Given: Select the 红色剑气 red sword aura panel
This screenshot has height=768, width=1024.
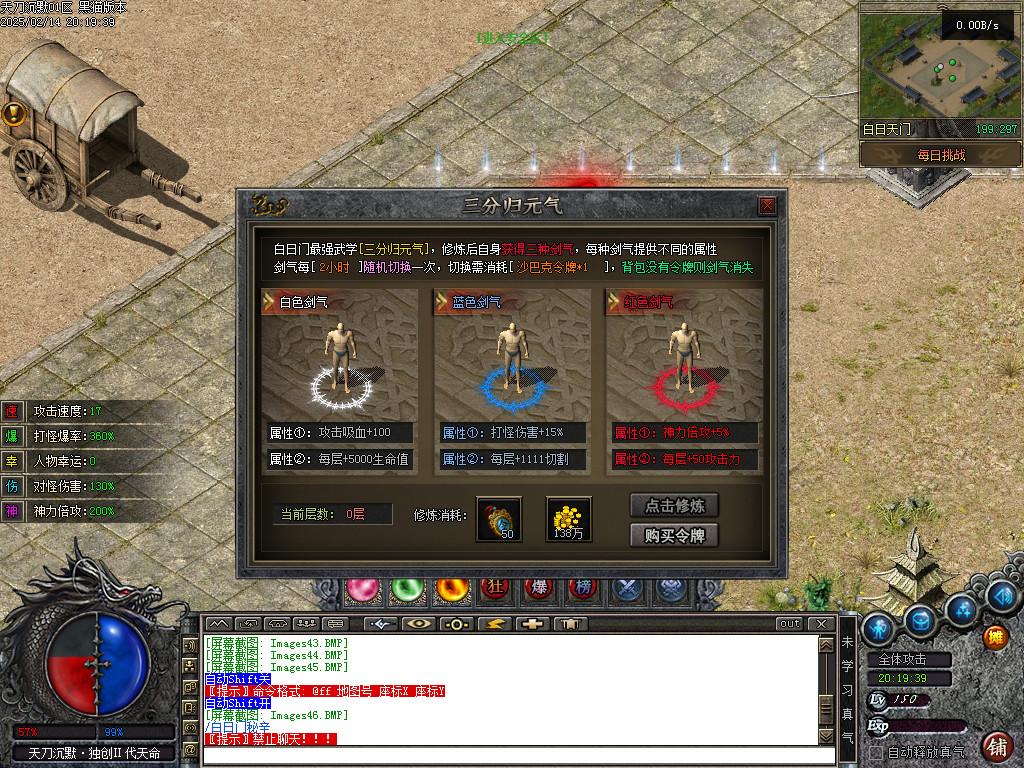Looking at the screenshot, I should pos(684,367).
